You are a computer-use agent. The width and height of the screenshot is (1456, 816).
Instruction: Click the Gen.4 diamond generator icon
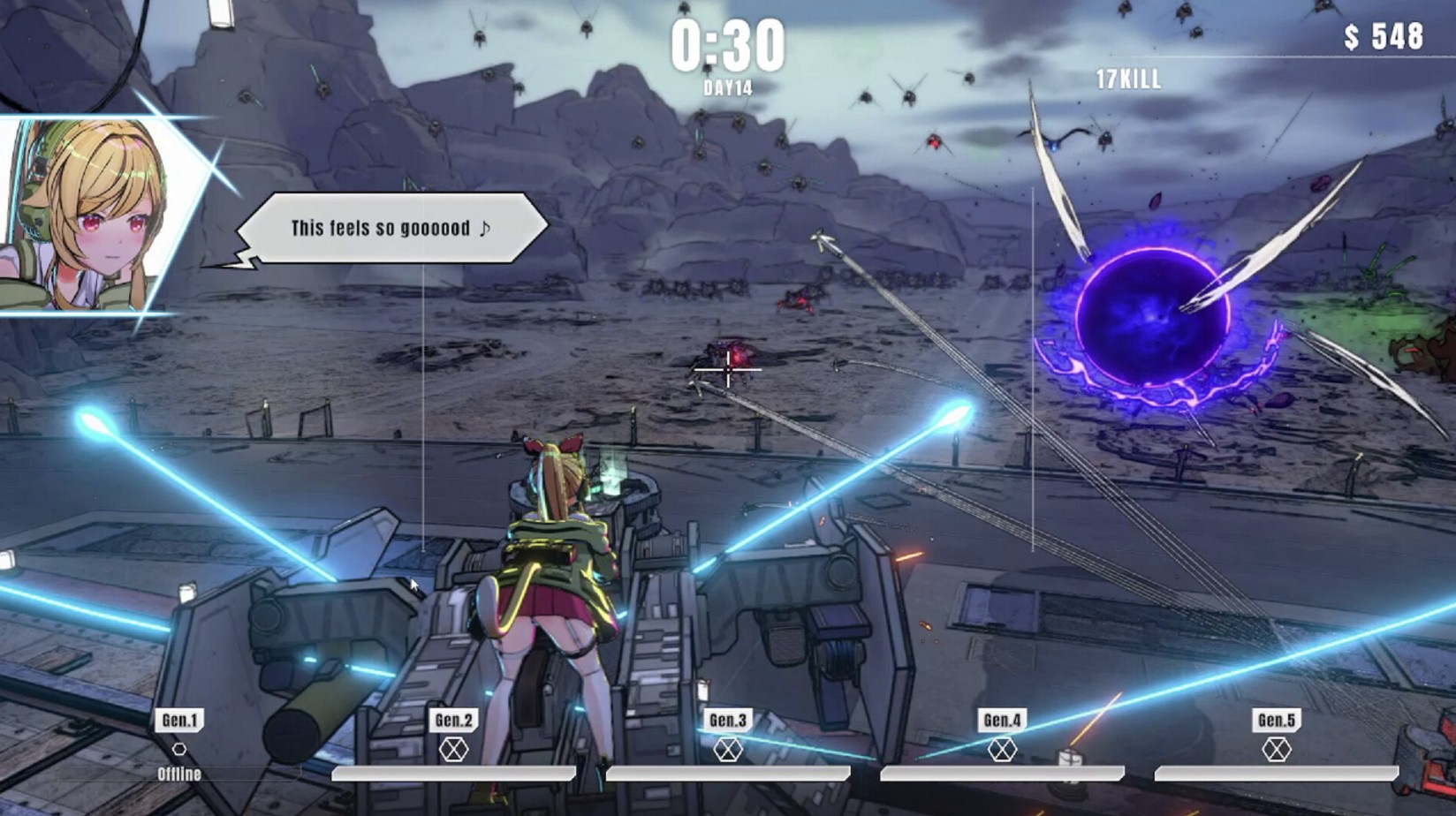pos(1004,750)
